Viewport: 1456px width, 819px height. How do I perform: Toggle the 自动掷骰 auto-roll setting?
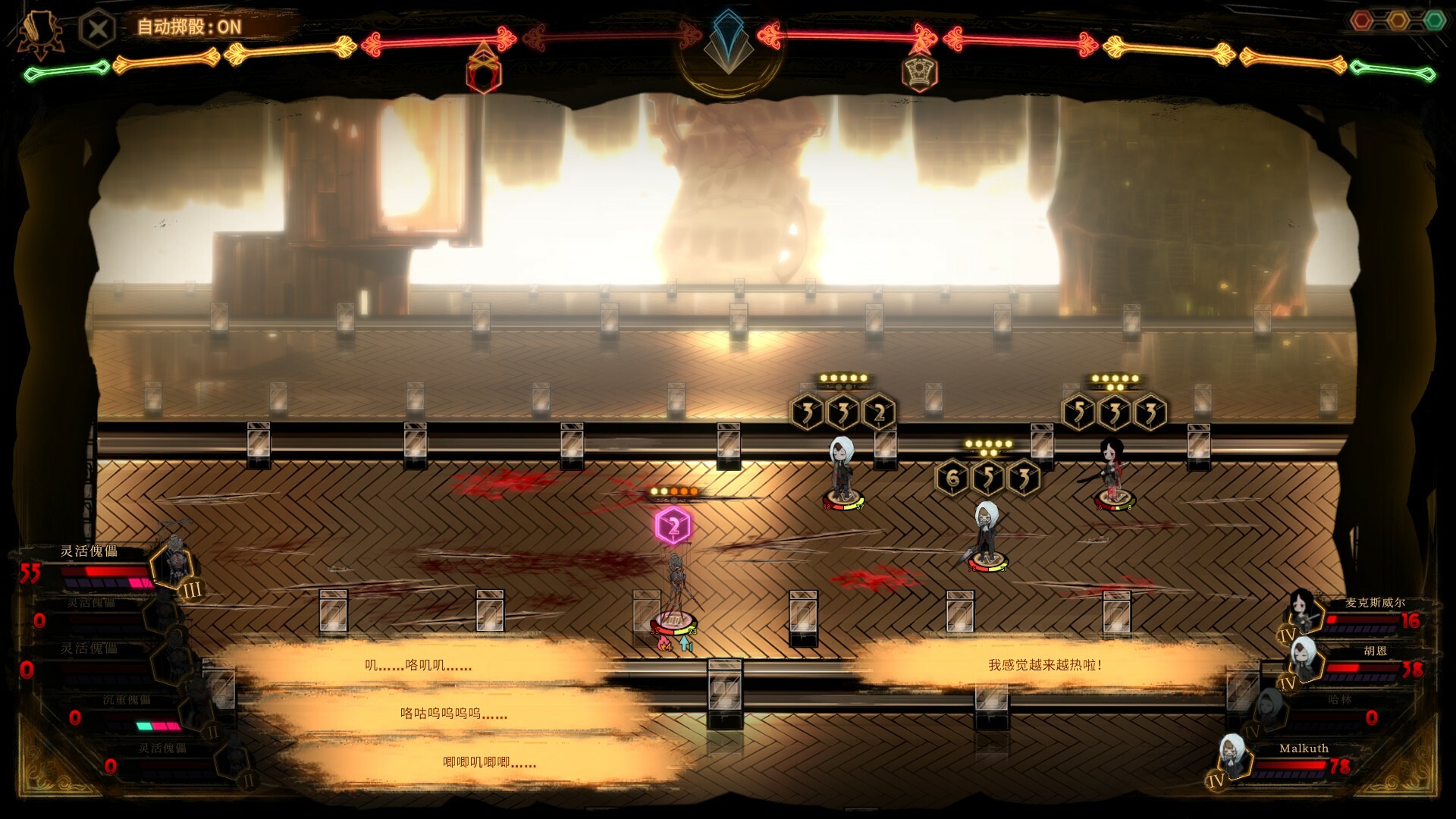[189, 27]
